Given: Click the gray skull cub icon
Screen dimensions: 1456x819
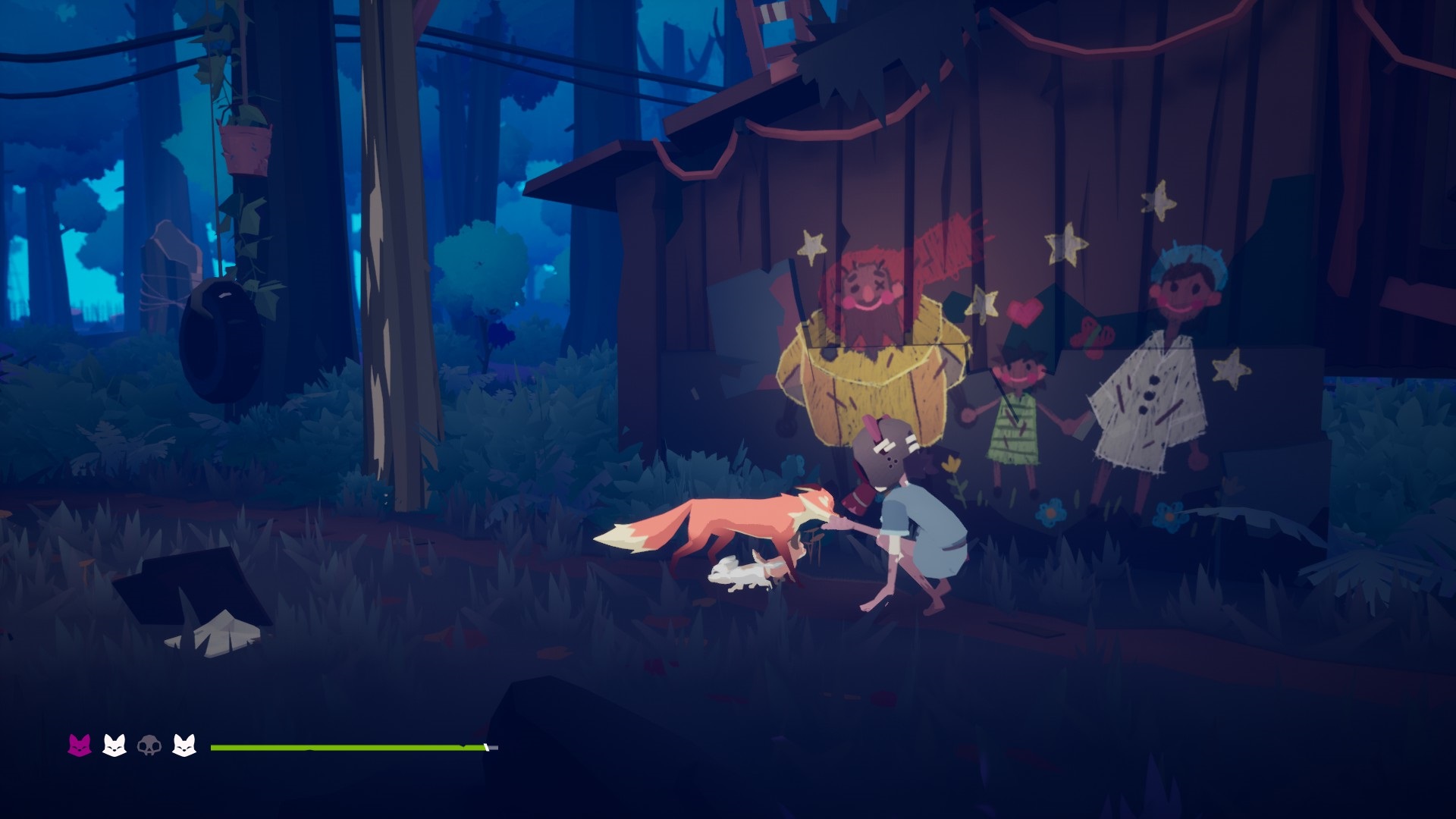Looking at the screenshot, I should pyautogui.click(x=149, y=746).
